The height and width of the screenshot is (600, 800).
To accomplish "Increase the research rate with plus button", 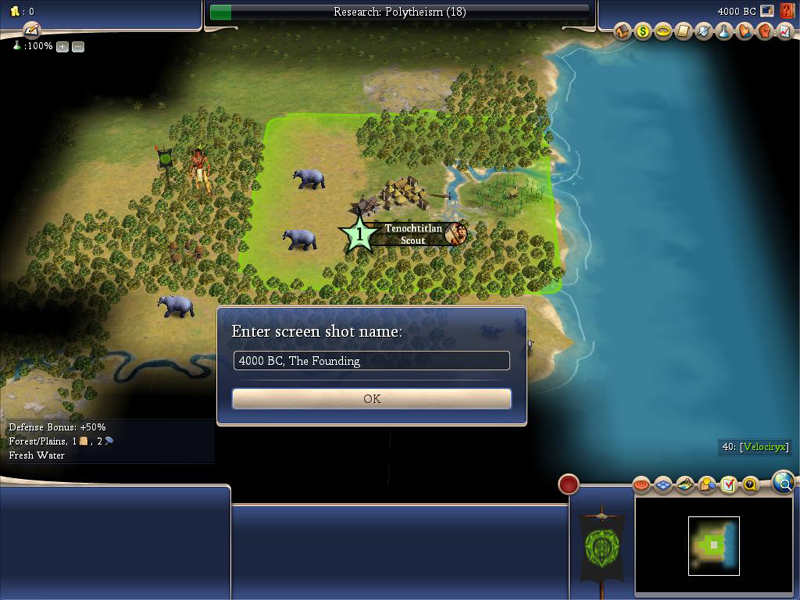I will (x=62, y=47).
